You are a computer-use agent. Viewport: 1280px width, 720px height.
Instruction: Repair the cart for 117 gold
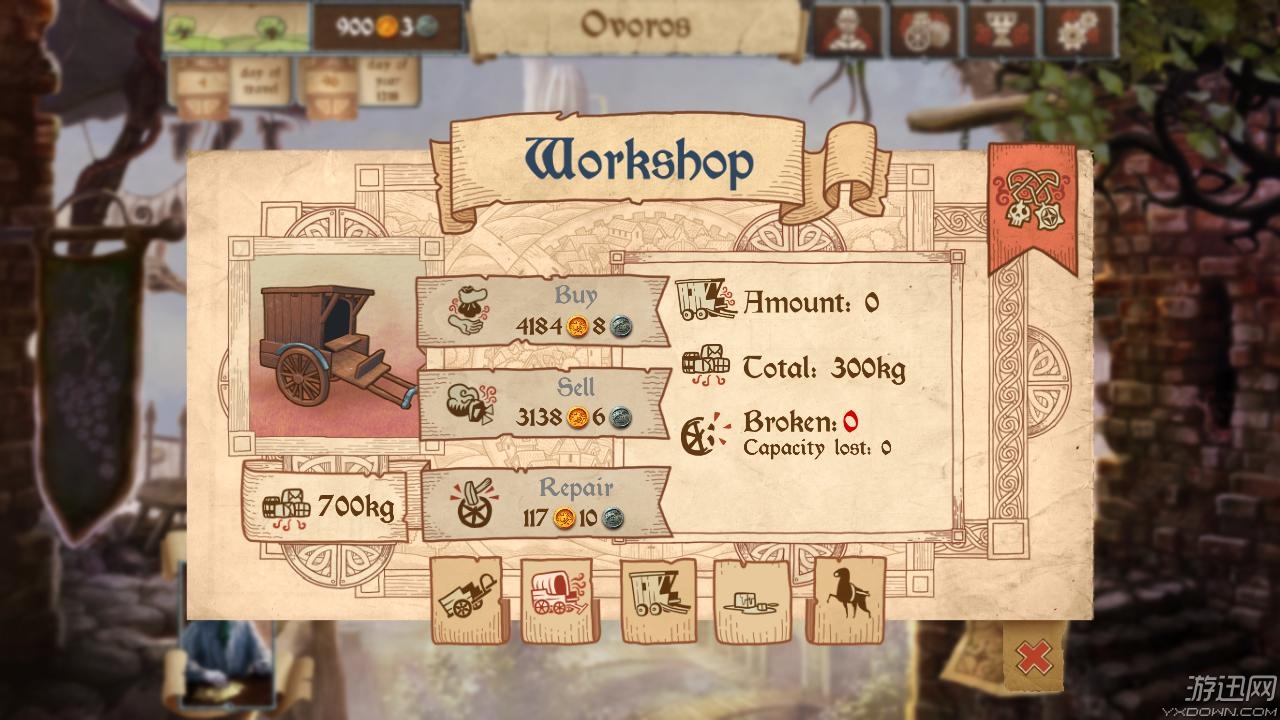[545, 504]
